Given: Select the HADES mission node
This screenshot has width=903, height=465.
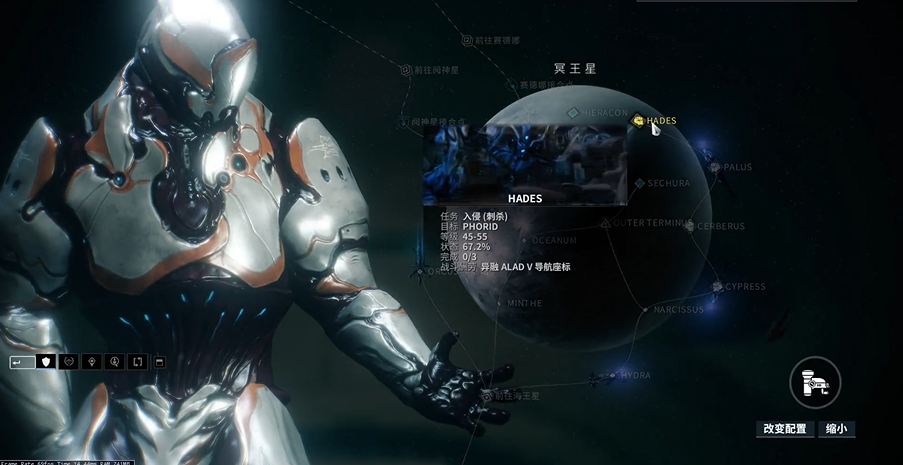Looking at the screenshot, I should 638,121.
